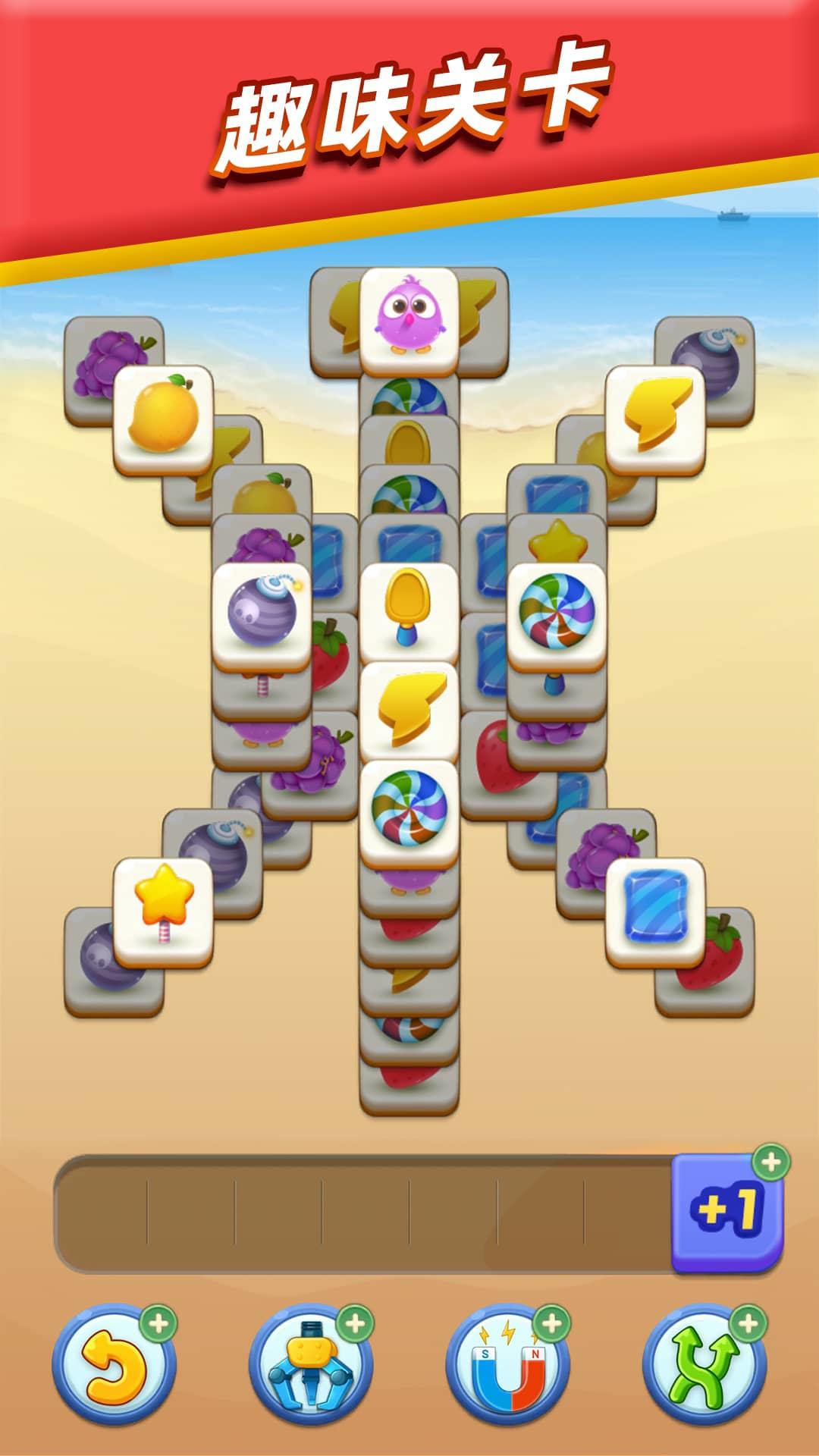
Task: Add an extra slot with +1 button
Action: point(727,1211)
